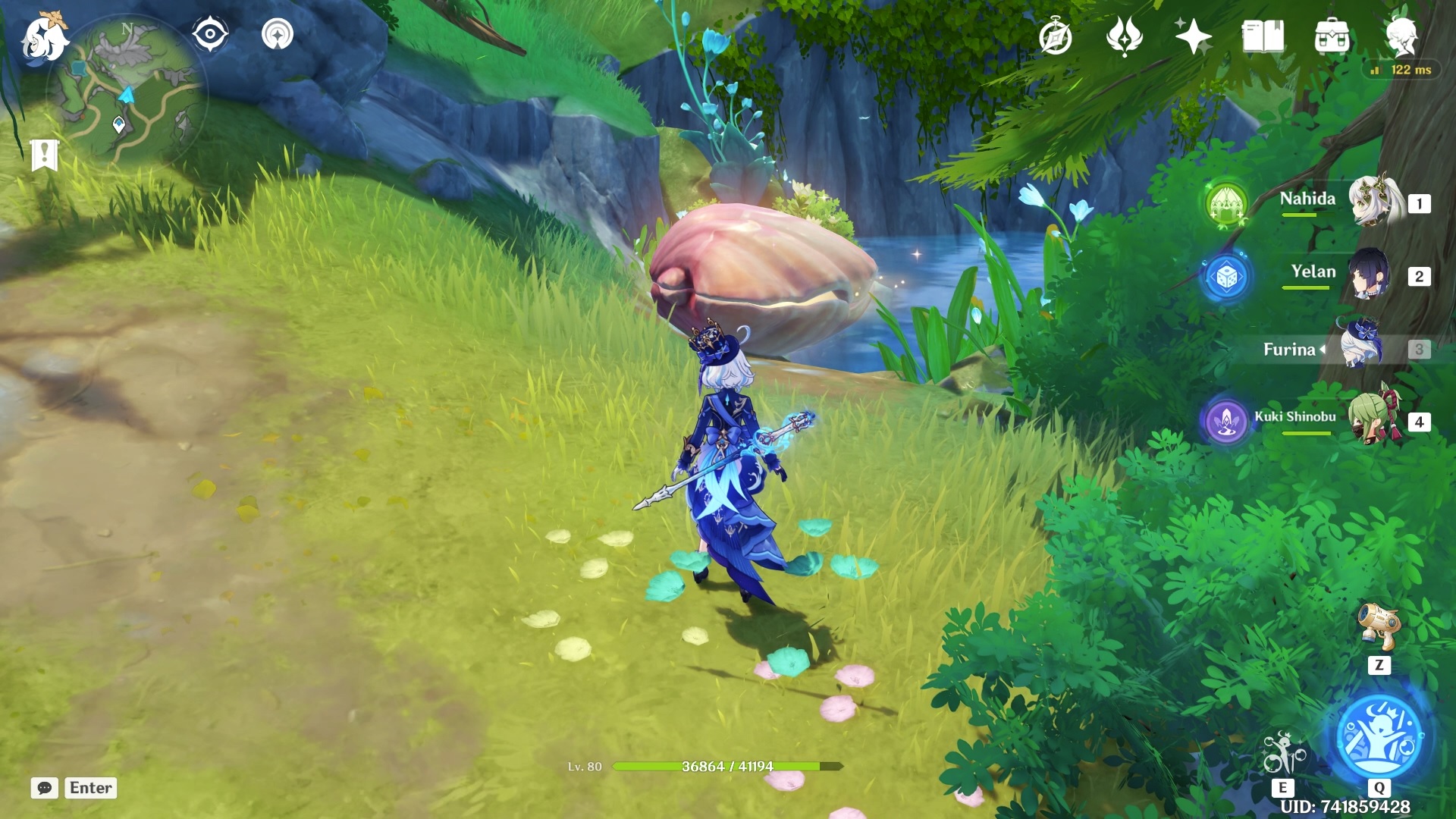Open the Paimon menu icon
The height and width of the screenshot is (819, 1456).
click(x=43, y=38)
